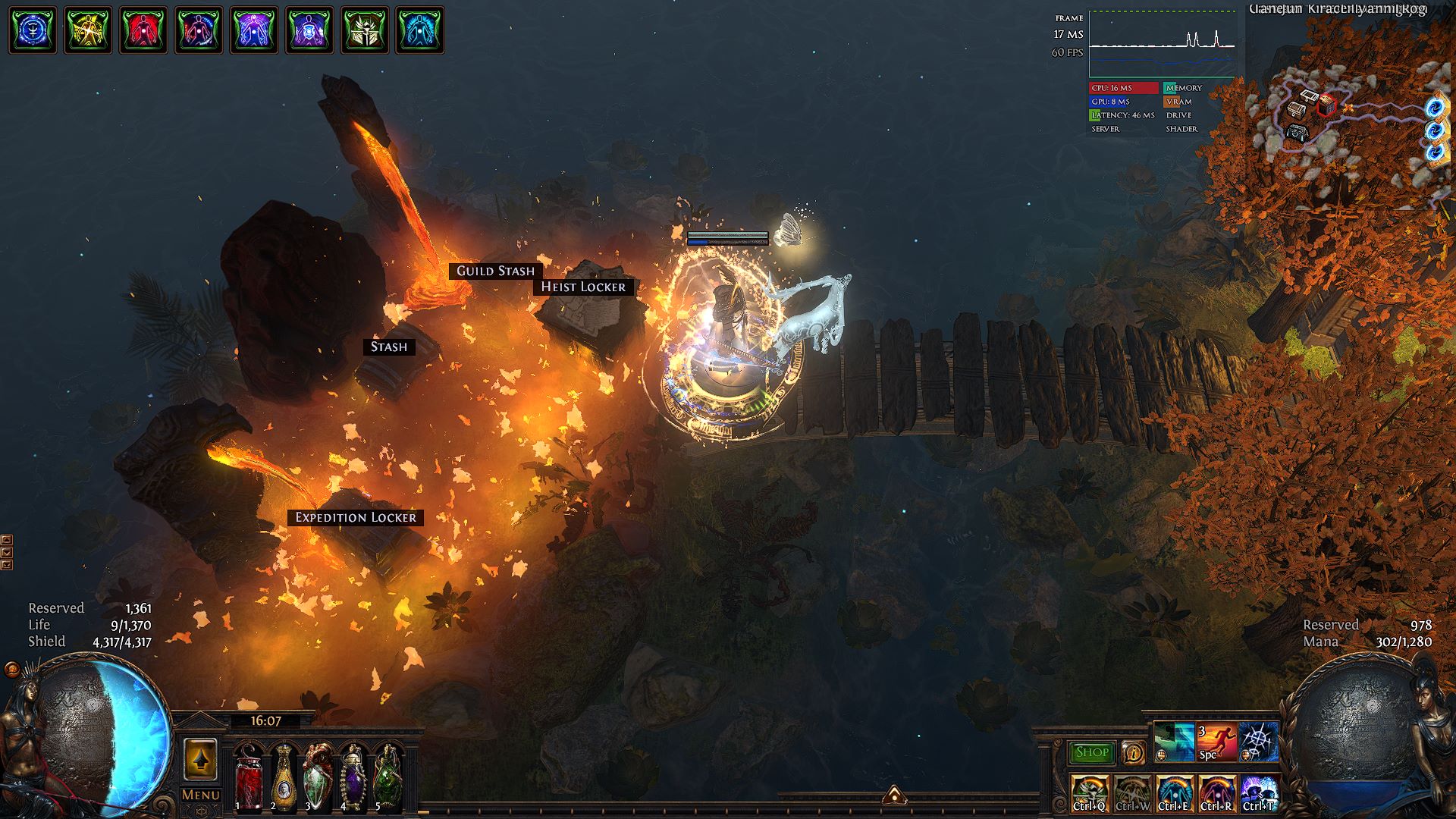Click the red figure aura buff icon
1456x819 pixels.
(143, 30)
